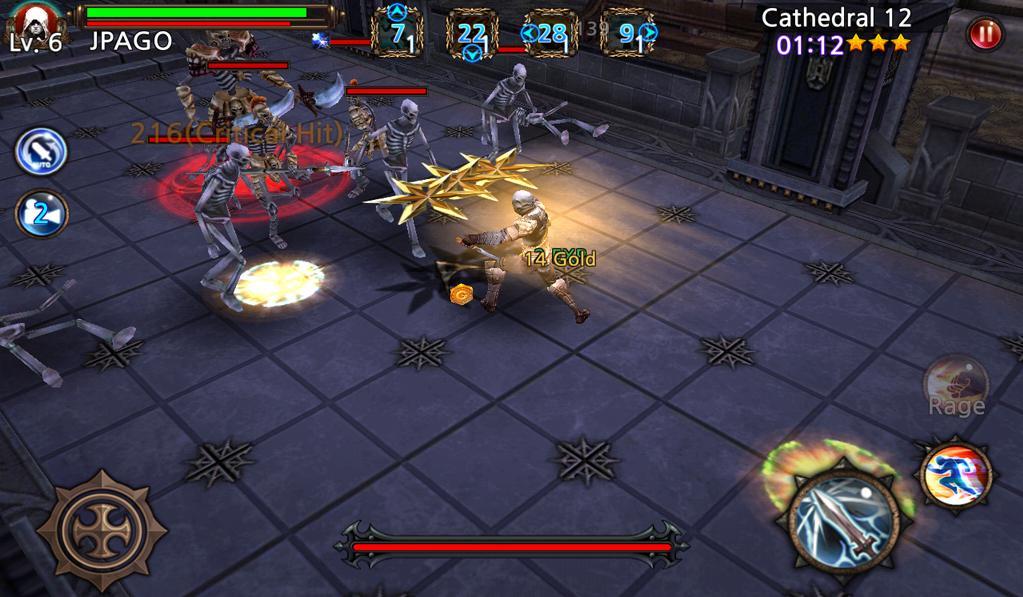The image size is (1023, 597).
Task: Use the skill slot showing 7
Action: tap(397, 33)
